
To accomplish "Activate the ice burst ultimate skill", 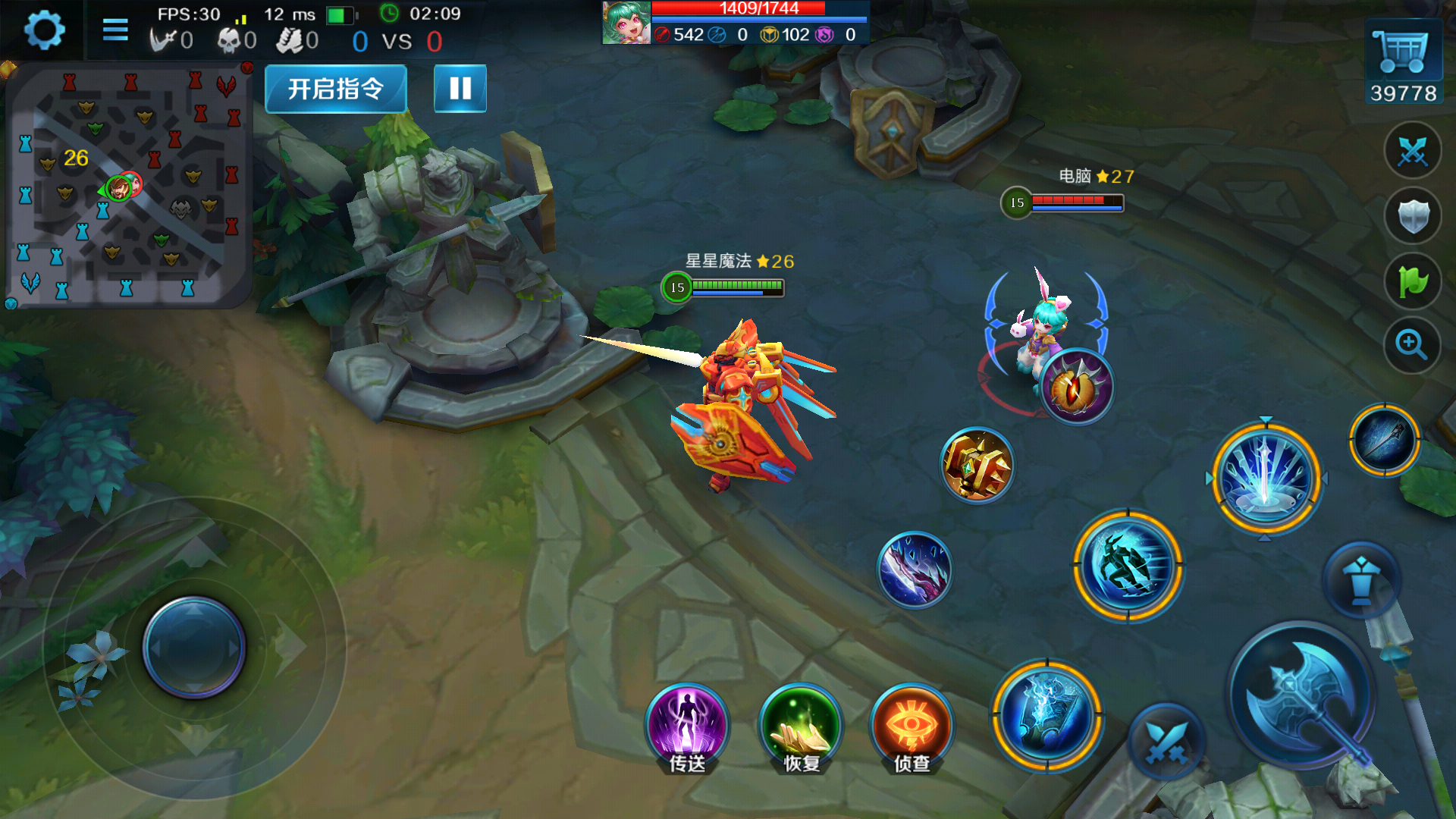I will point(1265,478).
